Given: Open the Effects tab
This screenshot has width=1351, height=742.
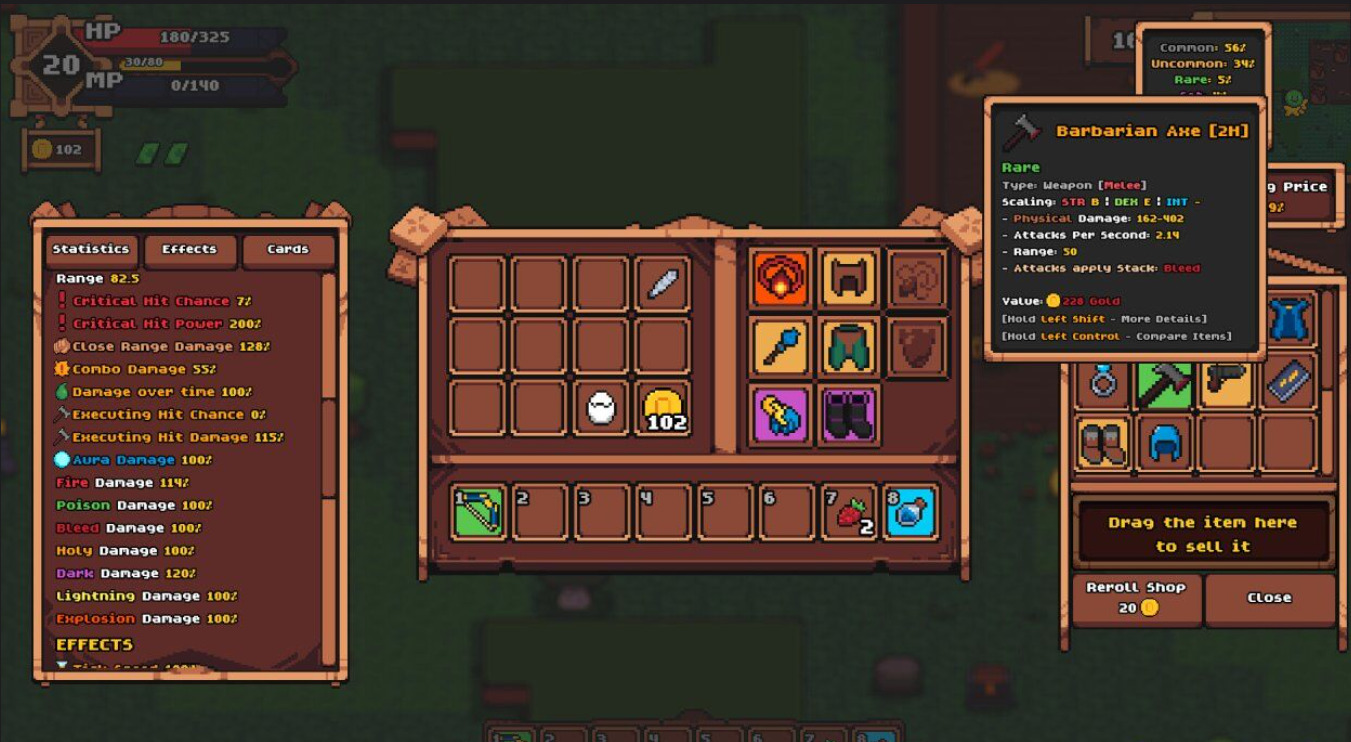Looking at the screenshot, I should [190, 250].
